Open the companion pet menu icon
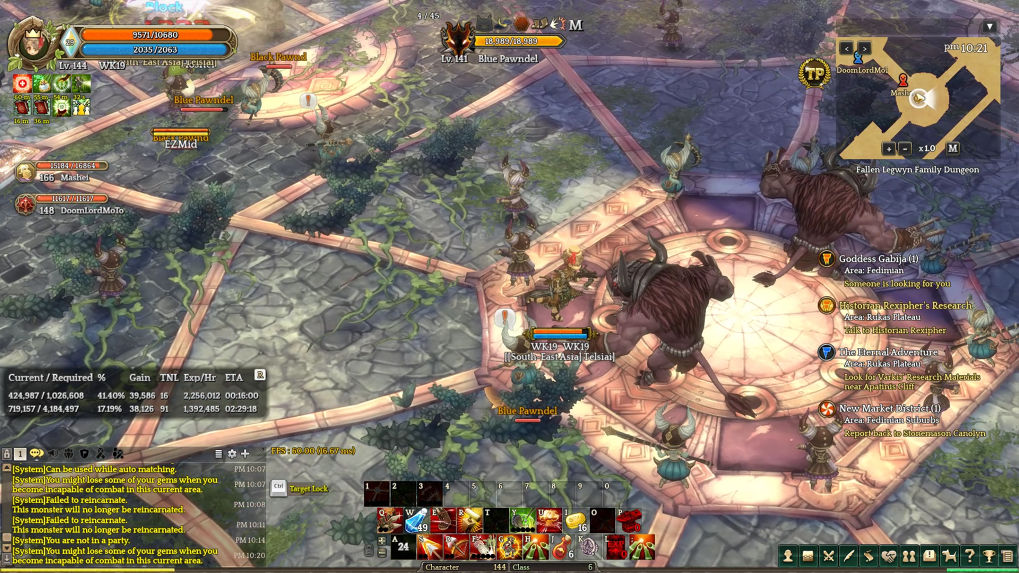This screenshot has width=1019, height=573. [x=948, y=556]
